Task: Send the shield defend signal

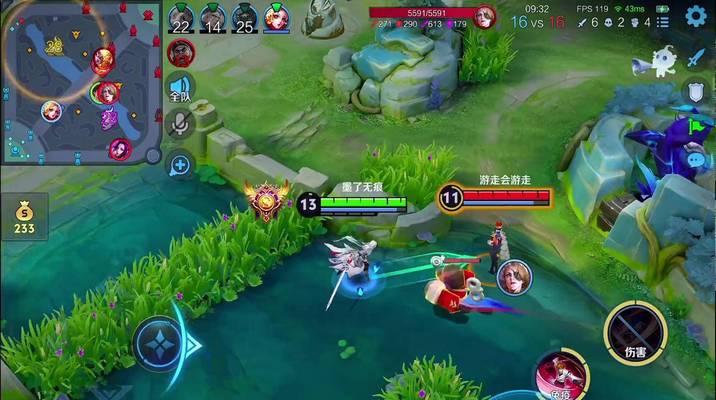Action: (694, 92)
